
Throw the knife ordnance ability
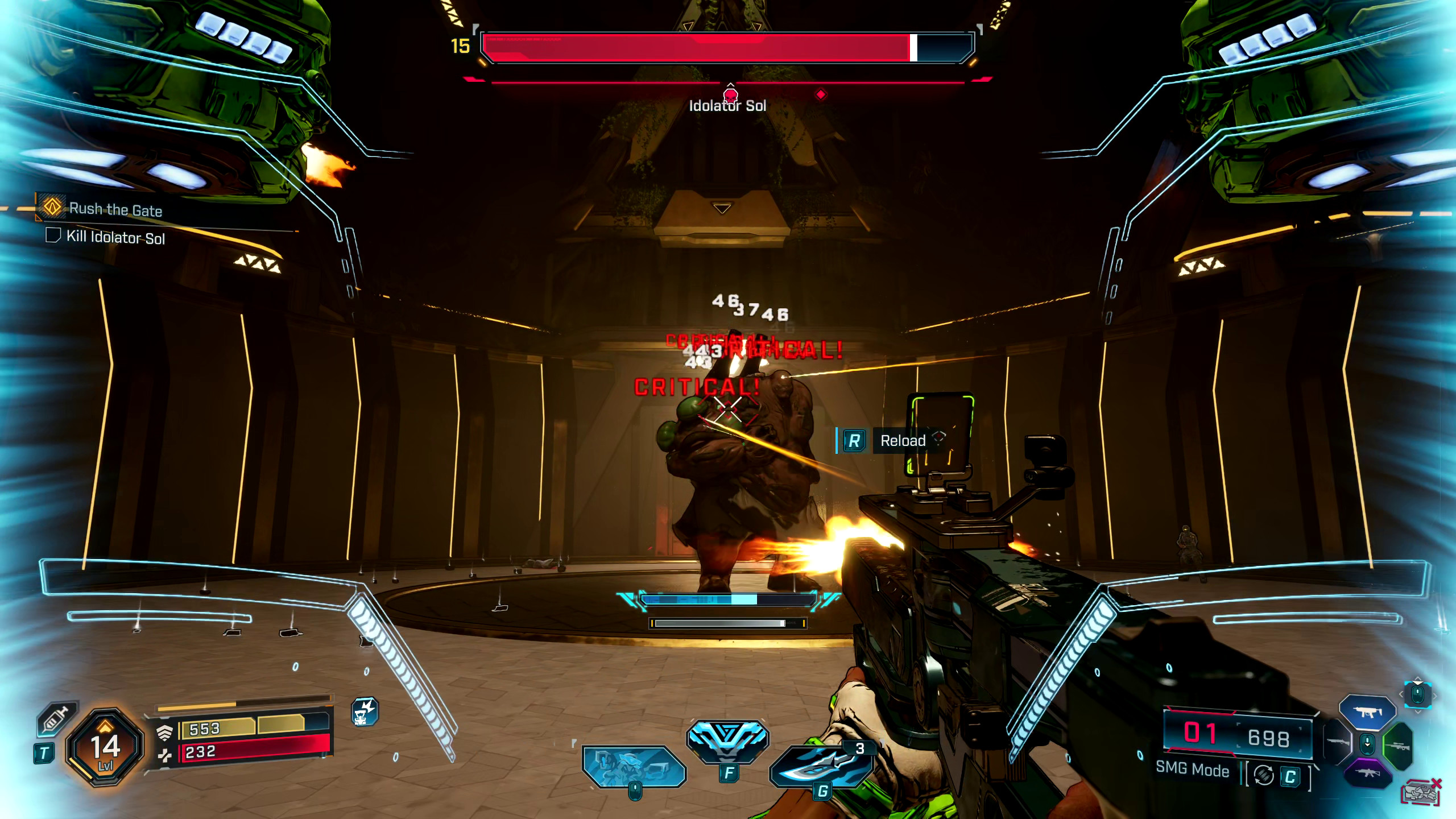click(821, 765)
